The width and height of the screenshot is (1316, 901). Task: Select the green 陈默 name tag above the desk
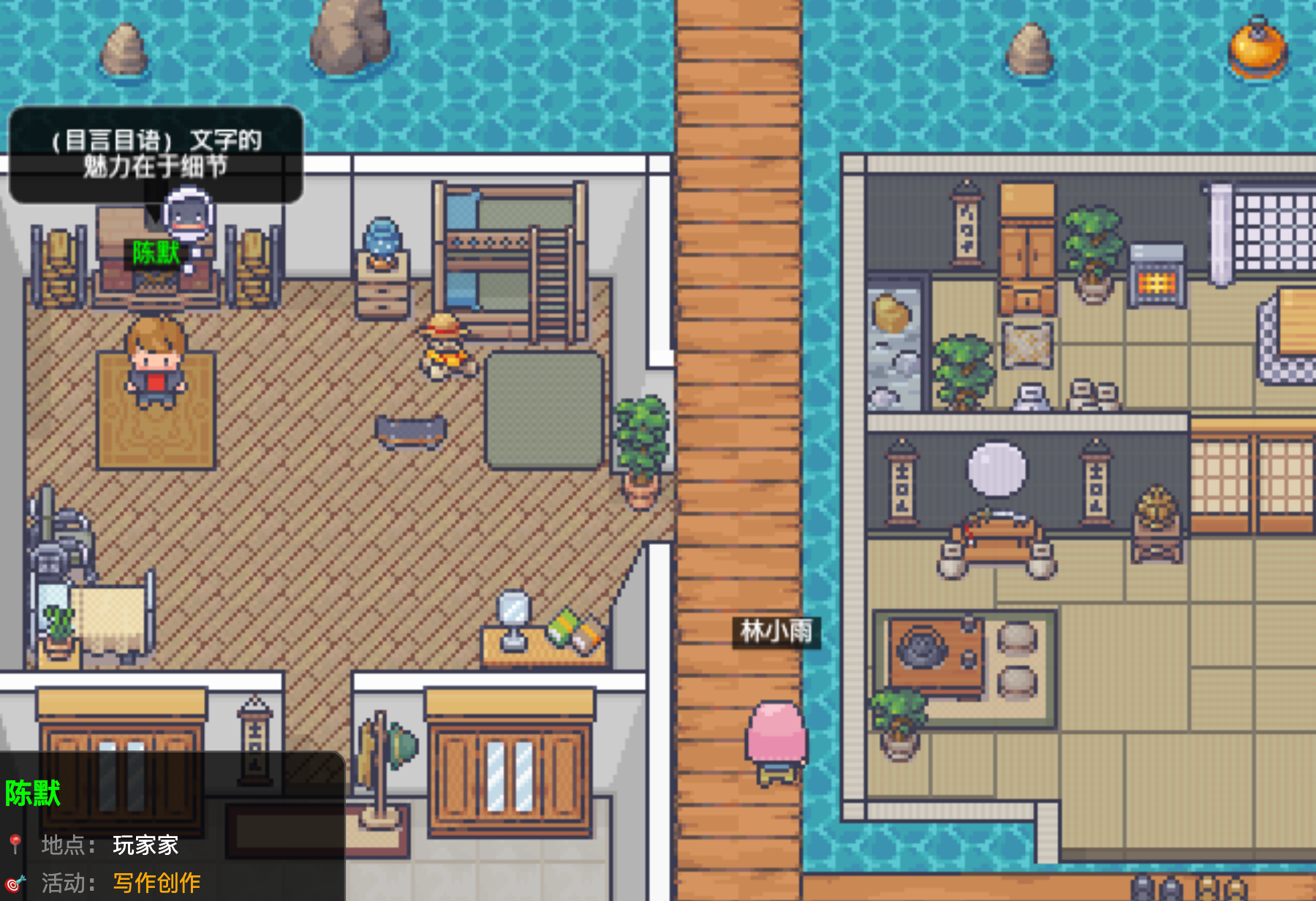[156, 253]
